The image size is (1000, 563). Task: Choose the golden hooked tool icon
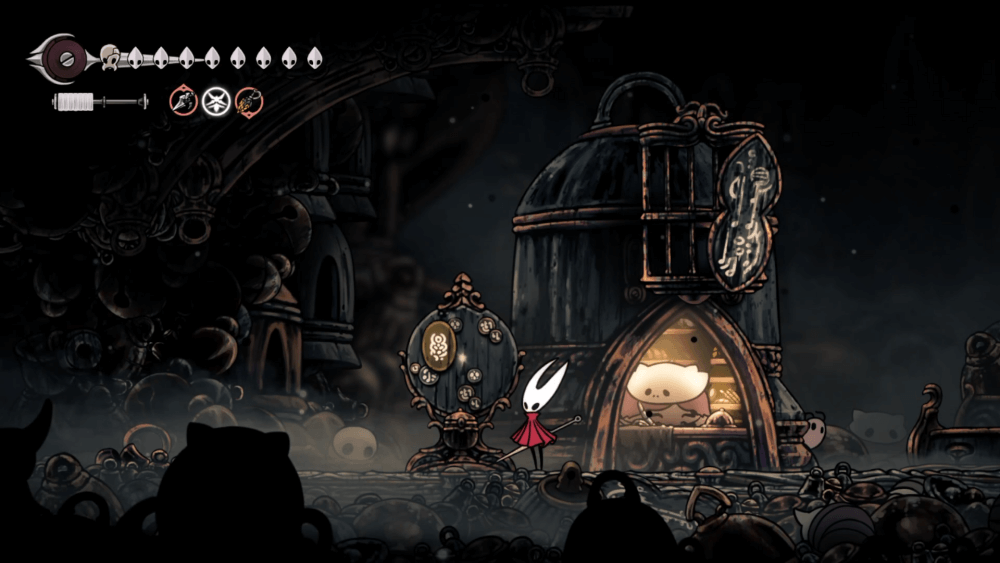coord(249,101)
